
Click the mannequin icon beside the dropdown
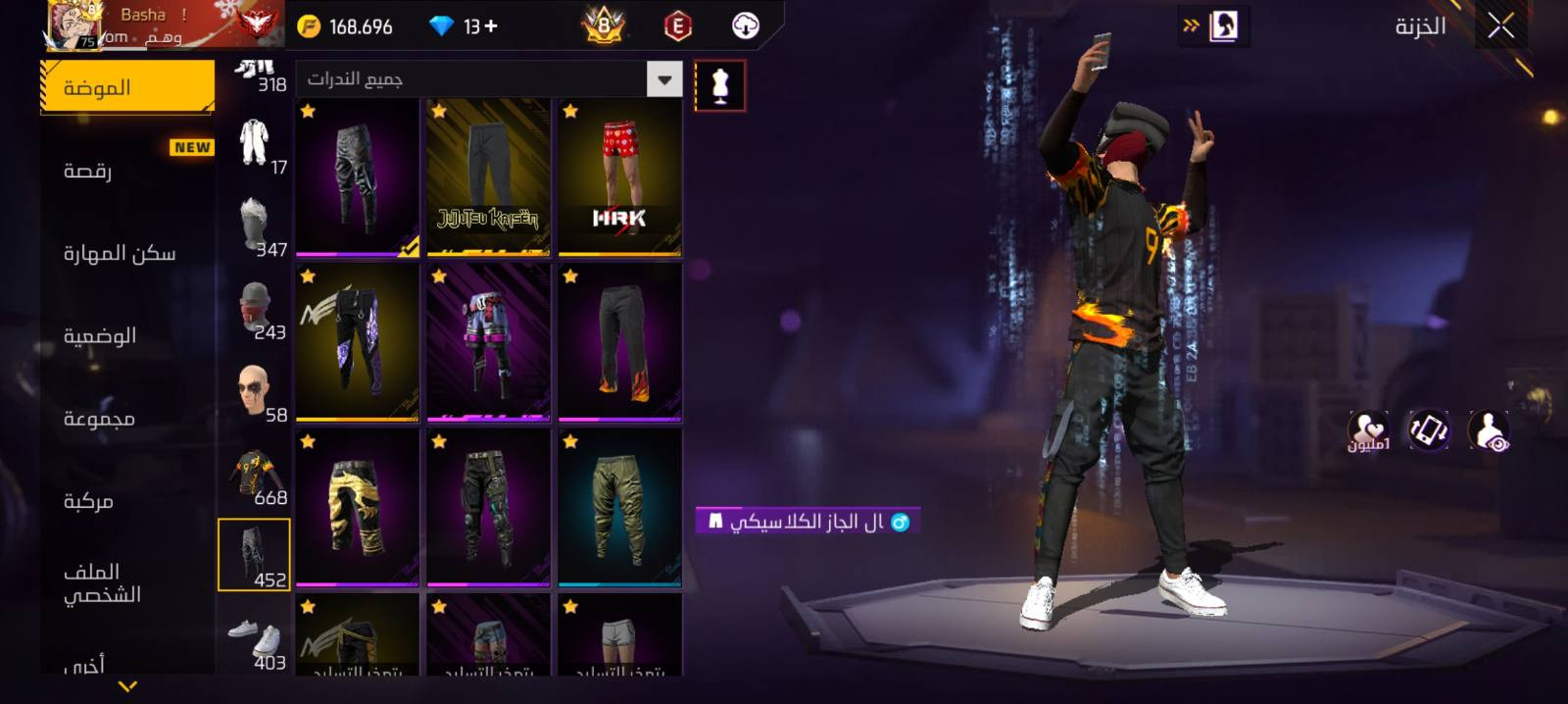click(719, 86)
